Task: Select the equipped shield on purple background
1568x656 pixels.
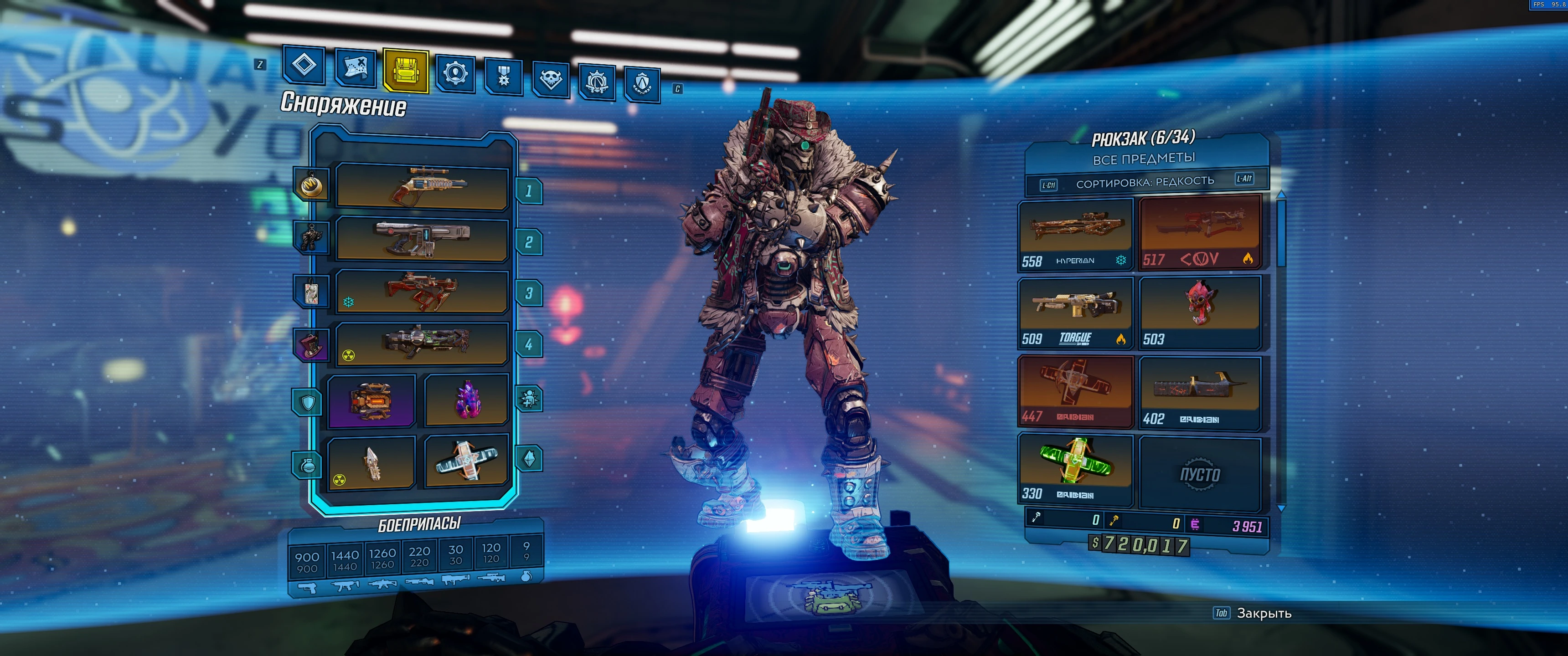Action: (371, 400)
